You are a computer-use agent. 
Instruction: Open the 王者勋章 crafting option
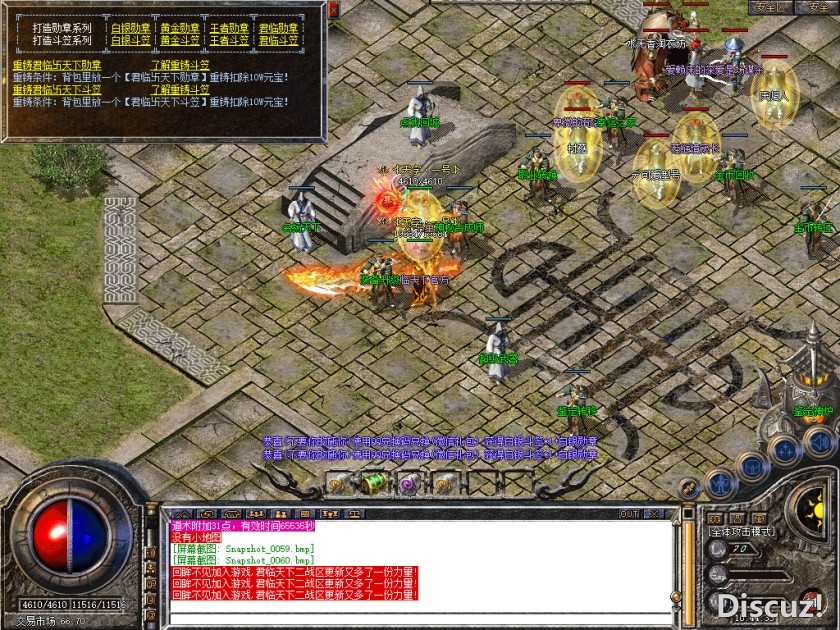pyautogui.click(x=229, y=28)
